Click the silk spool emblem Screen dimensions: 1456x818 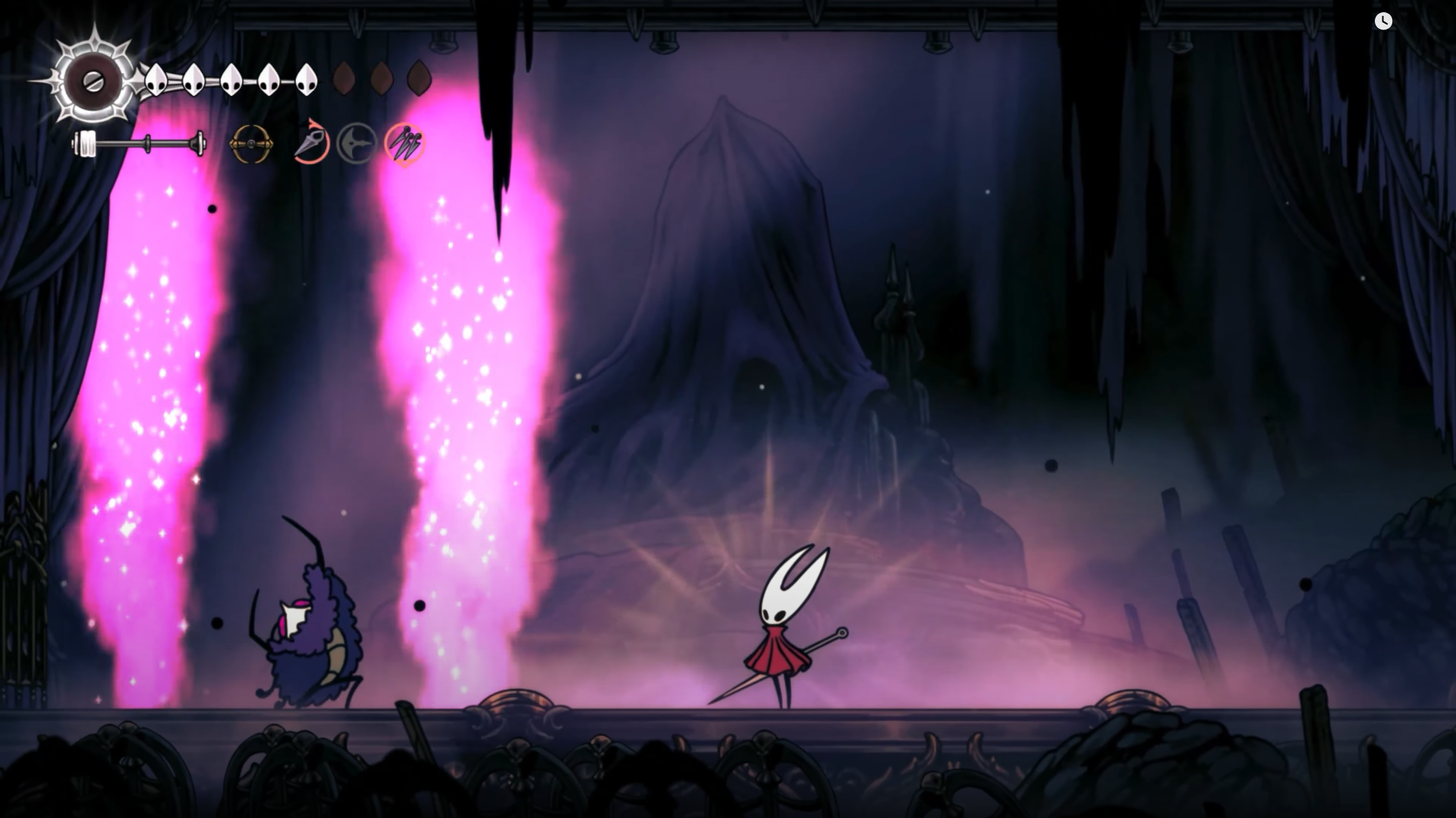point(93,81)
